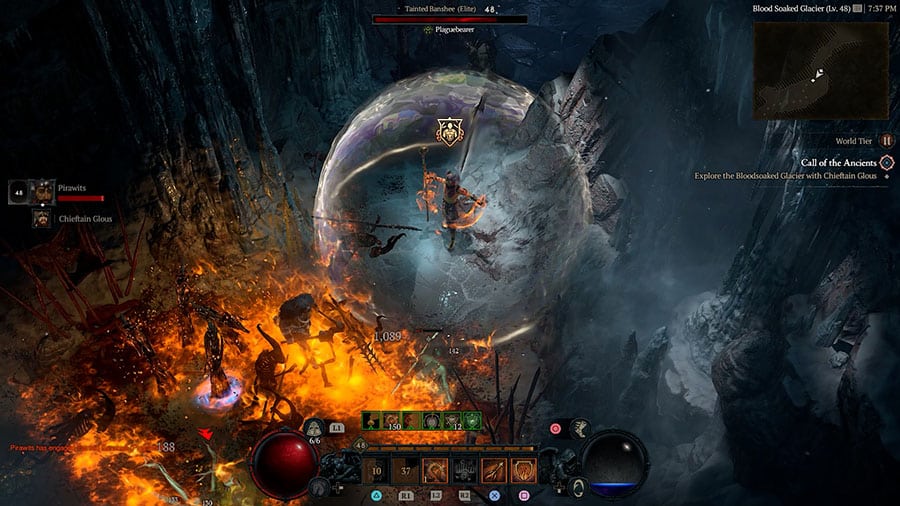Viewport: 900px width, 506px height.
Task: Open the dungeon minimap
Action: [819, 68]
